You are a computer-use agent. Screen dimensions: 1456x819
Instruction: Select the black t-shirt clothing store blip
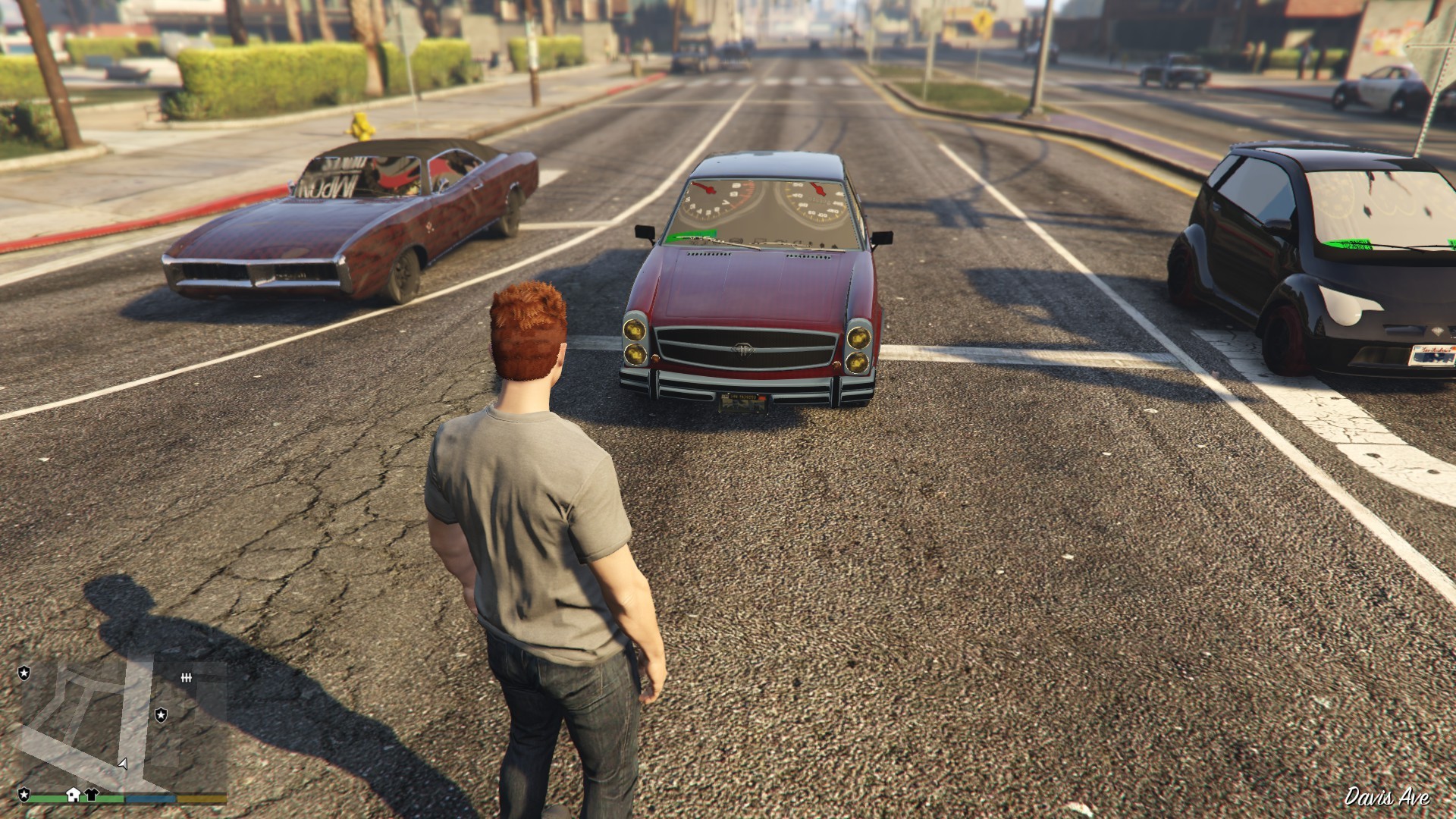pos(92,794)
